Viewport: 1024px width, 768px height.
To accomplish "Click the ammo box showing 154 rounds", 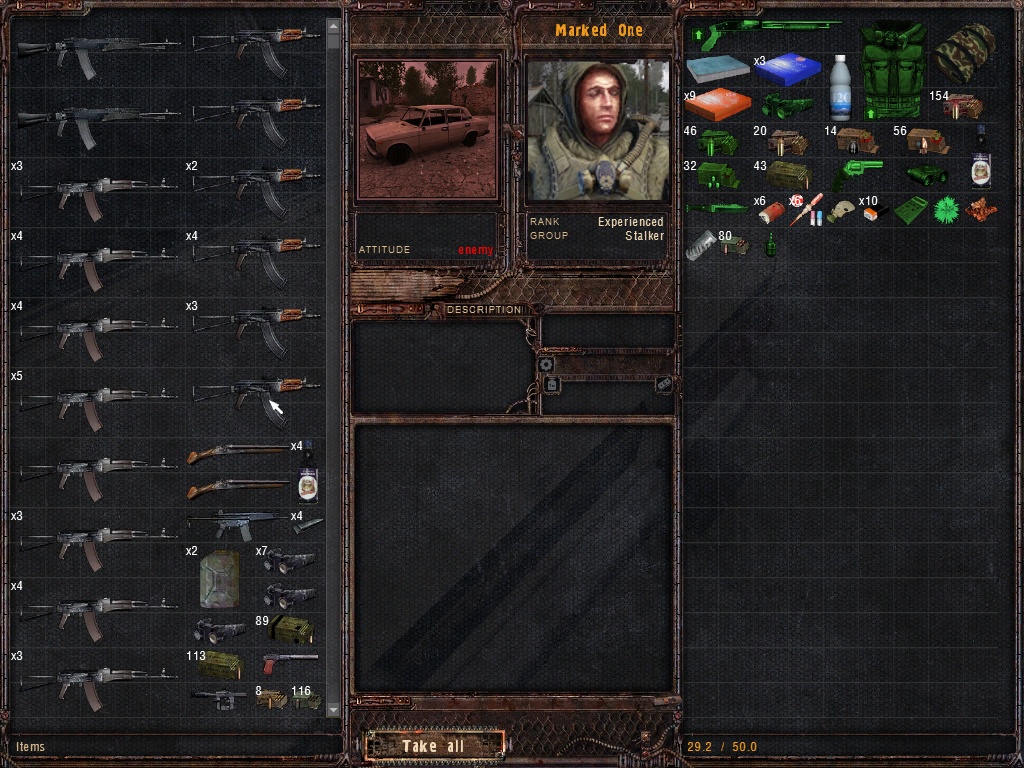I will tap(962, 106).
